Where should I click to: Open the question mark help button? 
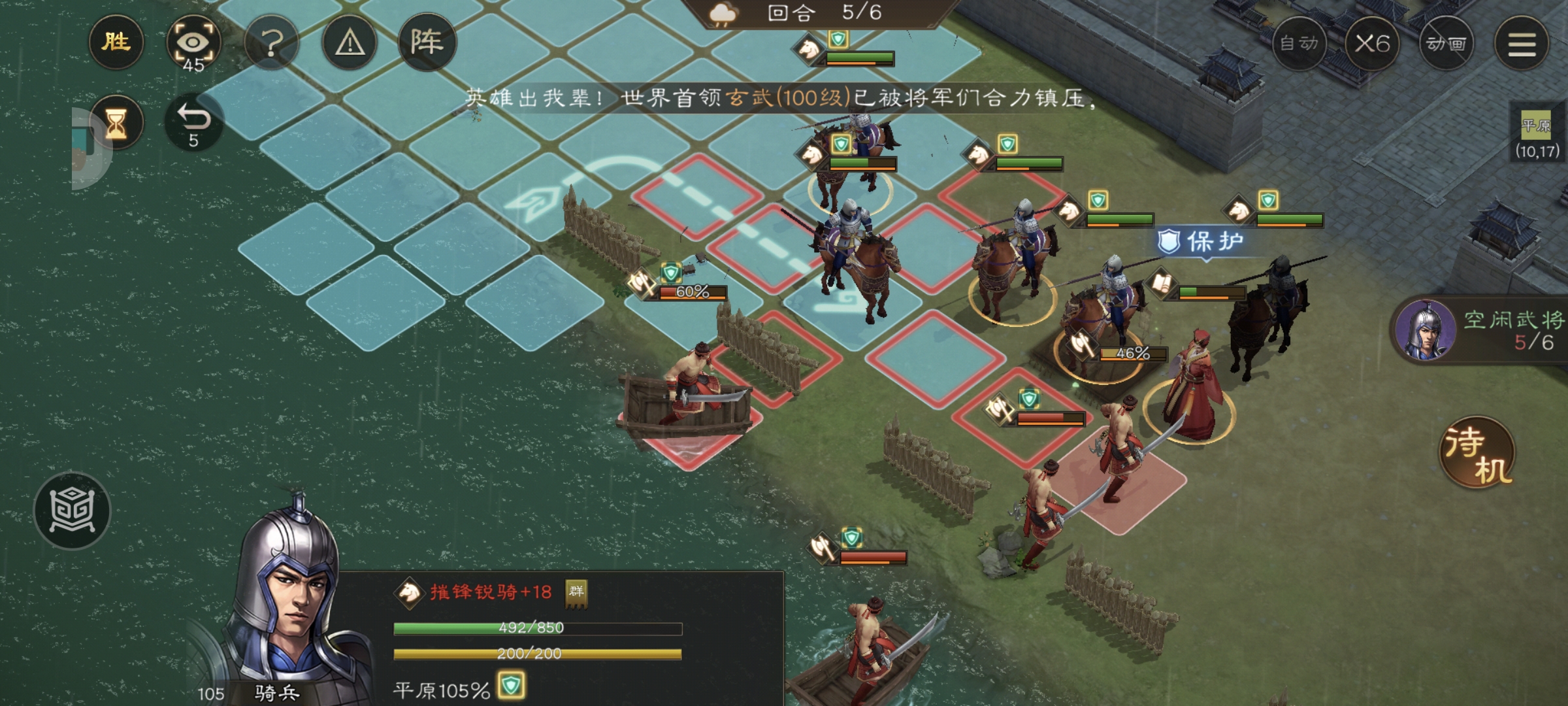pos(272,43)
